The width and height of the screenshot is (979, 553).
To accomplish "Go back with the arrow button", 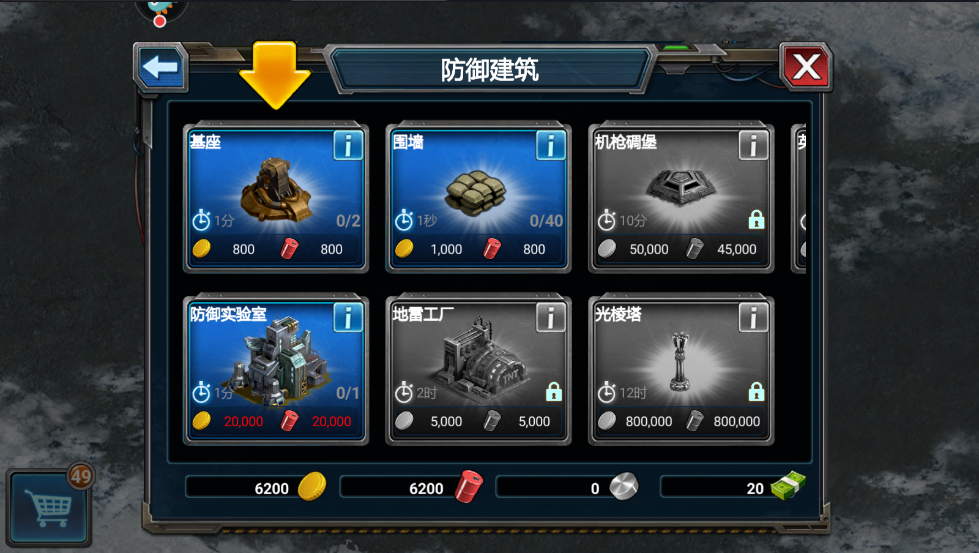I will [160, 68].
